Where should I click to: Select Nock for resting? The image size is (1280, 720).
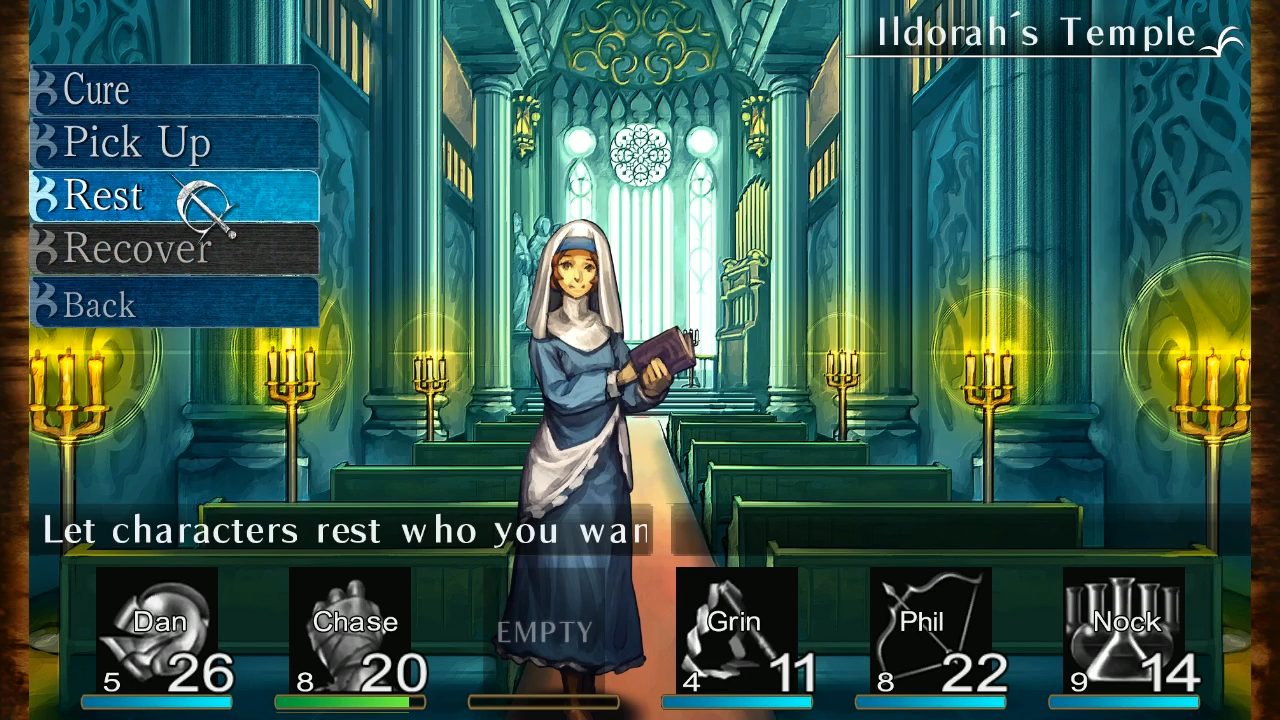coord(1125,630)
